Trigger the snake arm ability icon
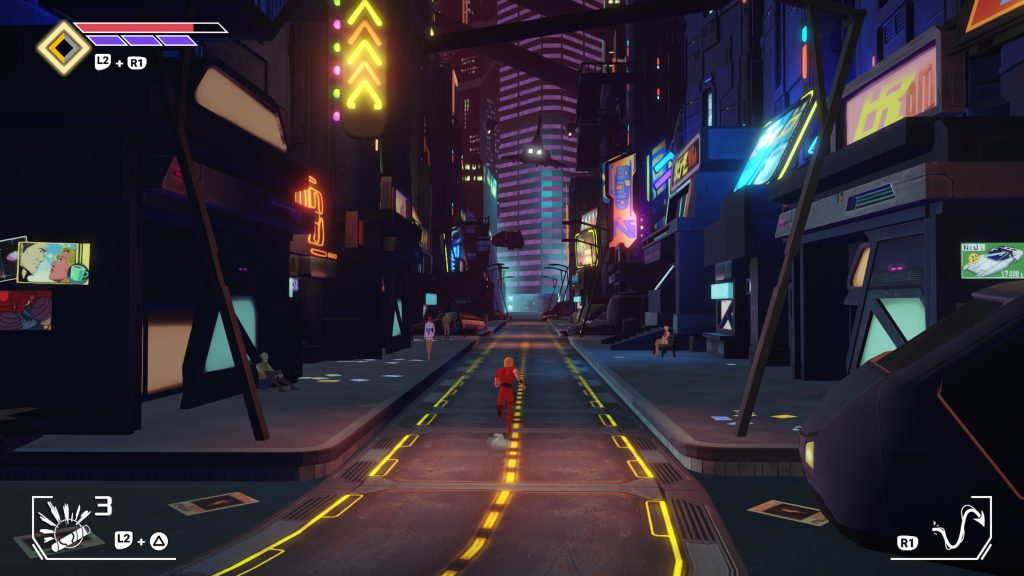The image size is (1024, 576). coord(956,527)
